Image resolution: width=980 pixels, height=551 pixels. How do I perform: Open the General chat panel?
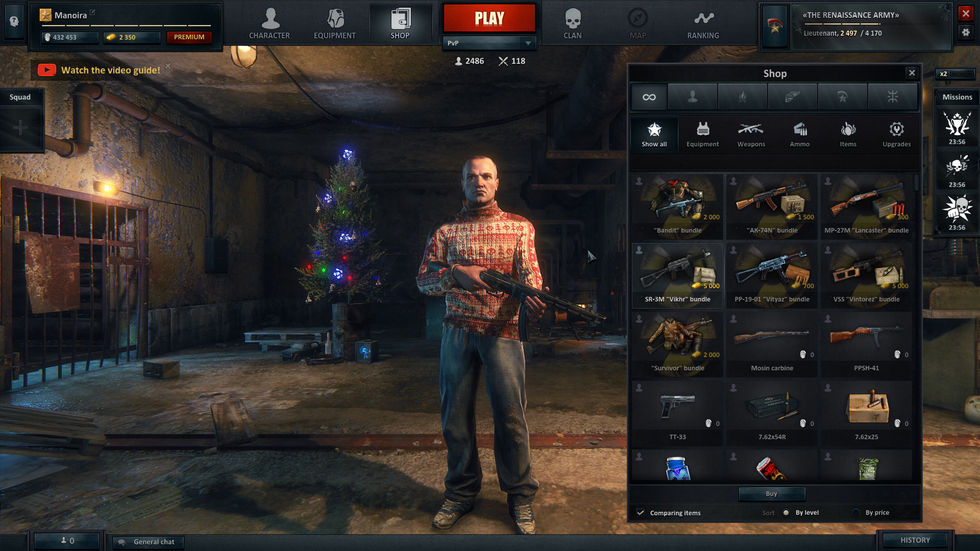pyautogui.click(x=148, y=541)
